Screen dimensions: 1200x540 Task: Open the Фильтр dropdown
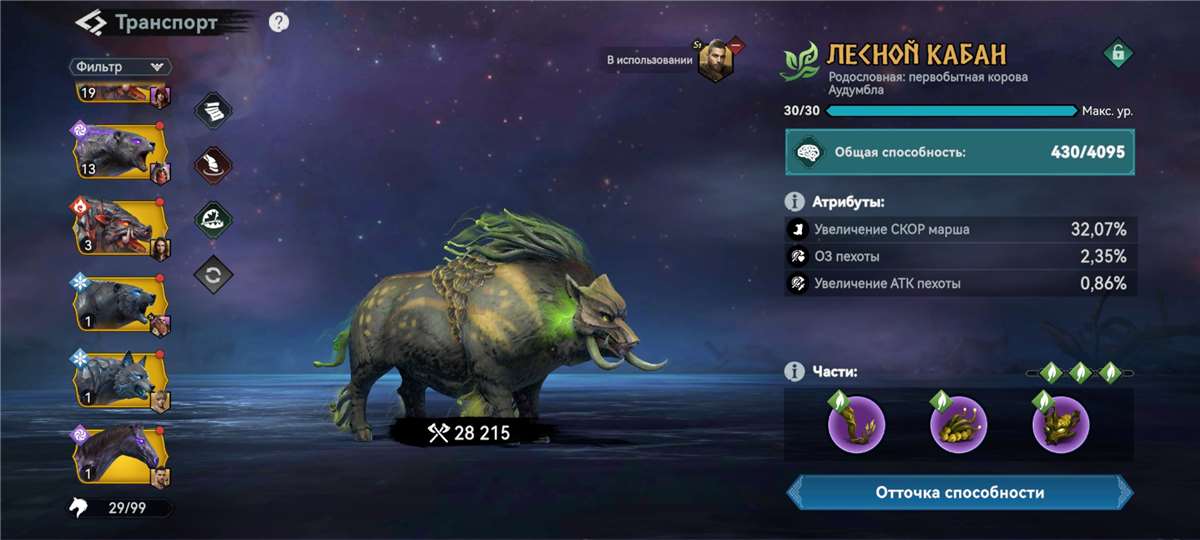(120, 66)
